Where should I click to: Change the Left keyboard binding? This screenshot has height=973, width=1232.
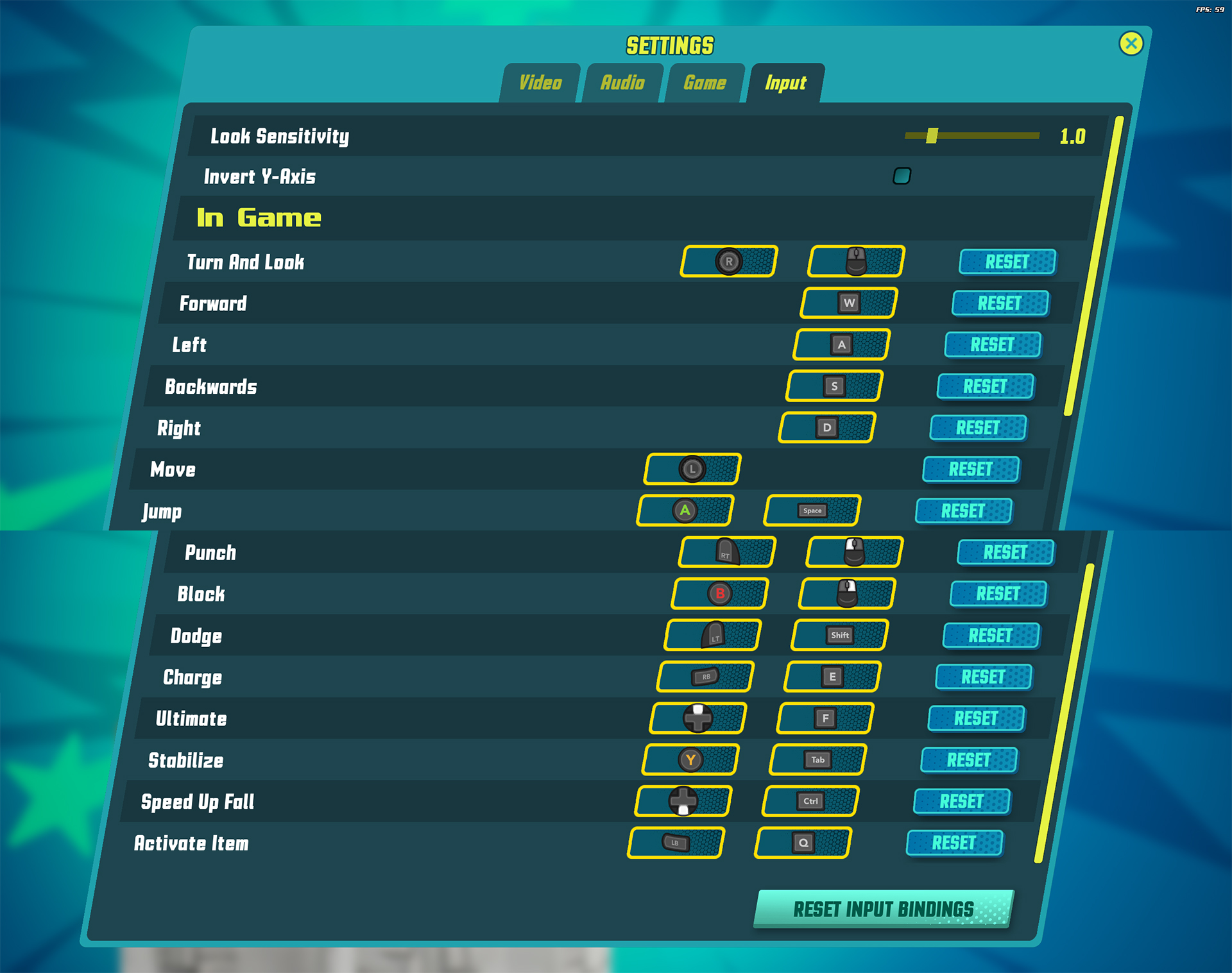tap(841, 344)
